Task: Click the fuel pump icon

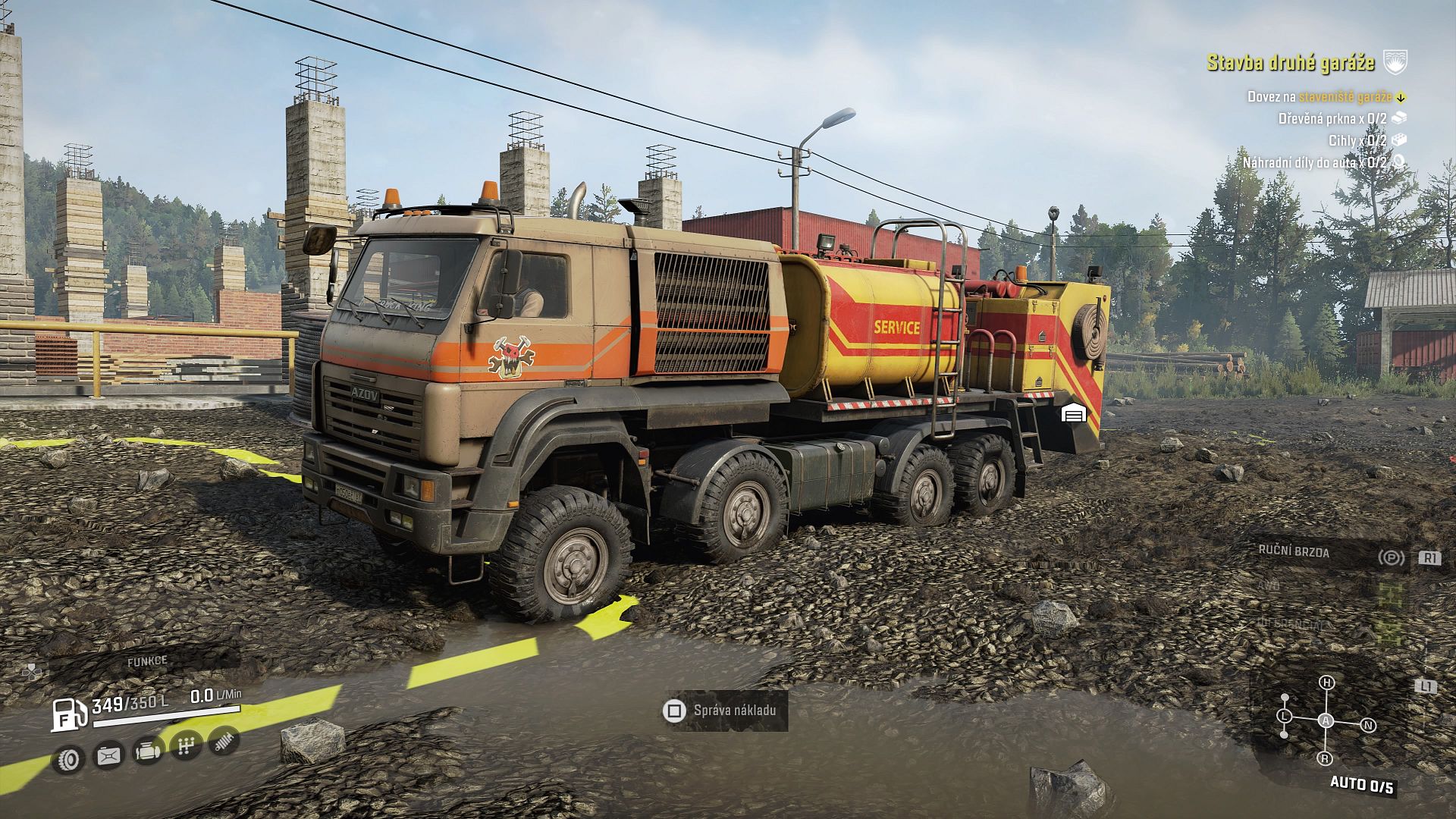Action: pos(67,713)
